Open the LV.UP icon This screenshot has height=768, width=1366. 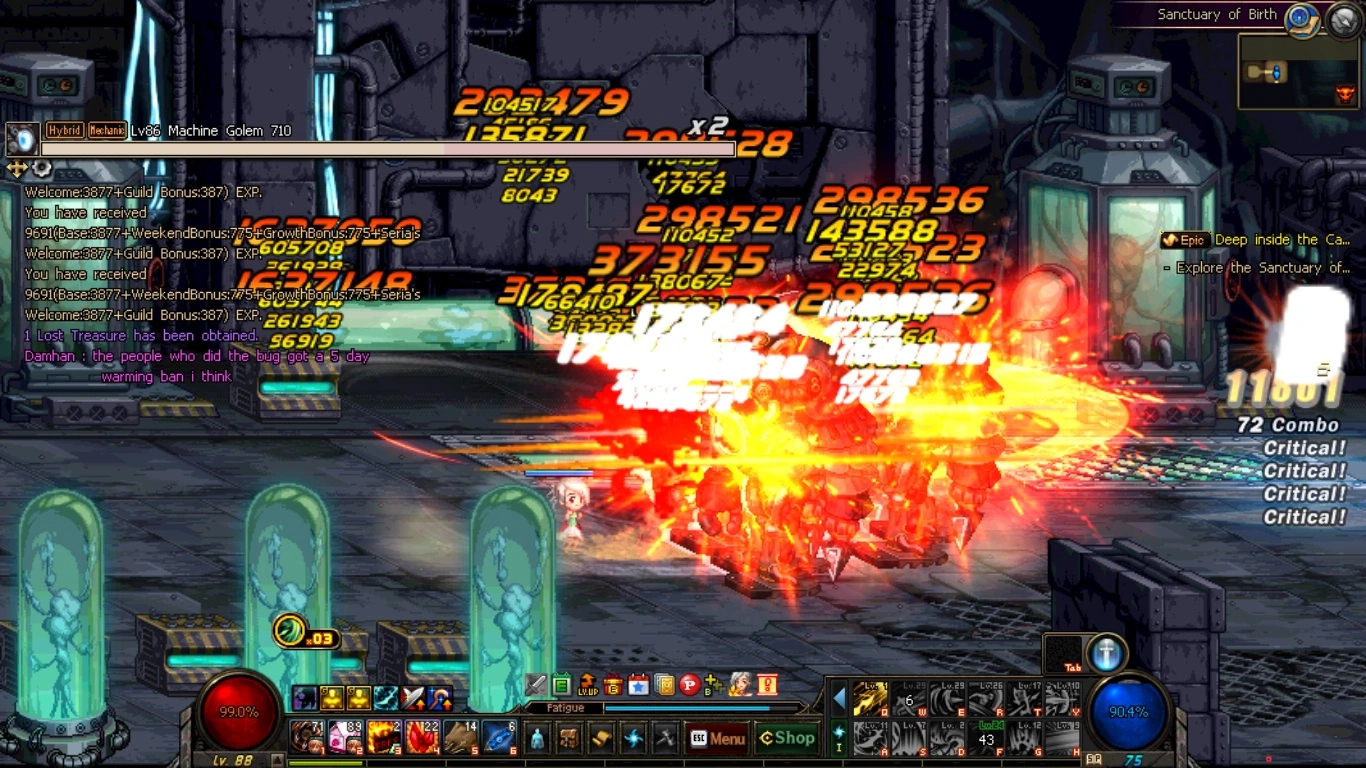click(587, 685)
